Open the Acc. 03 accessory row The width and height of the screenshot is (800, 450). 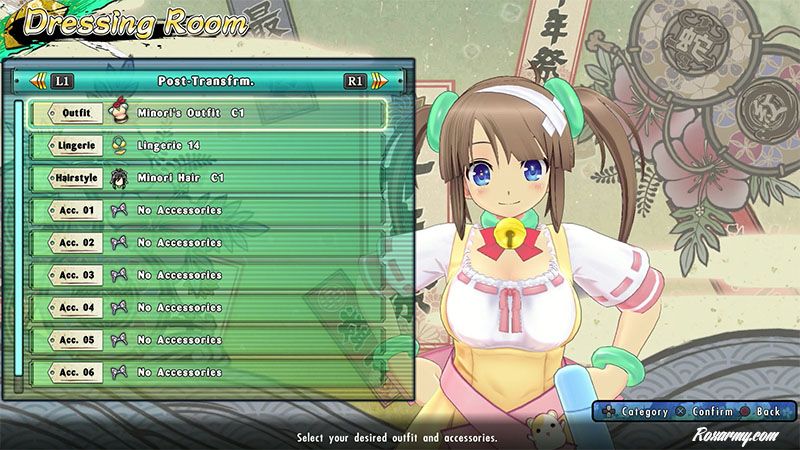coord(205,275)
